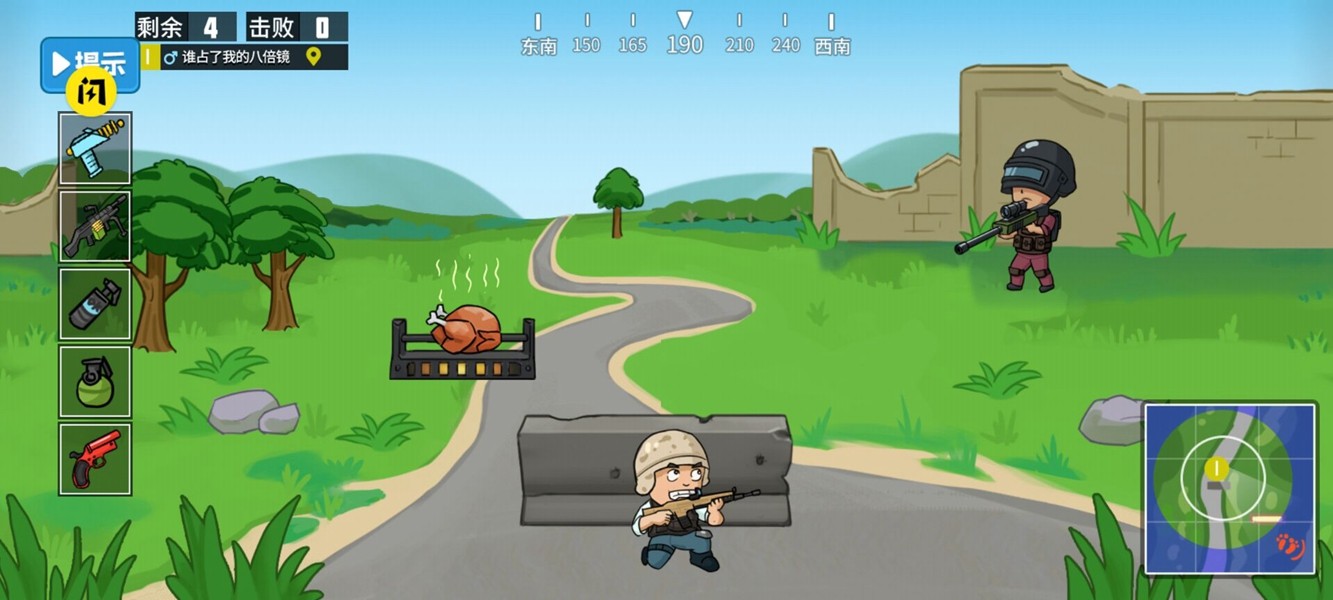Pick the green frag grenade slot
This screenshot has width=1333, height=600.
click(95, 381)
